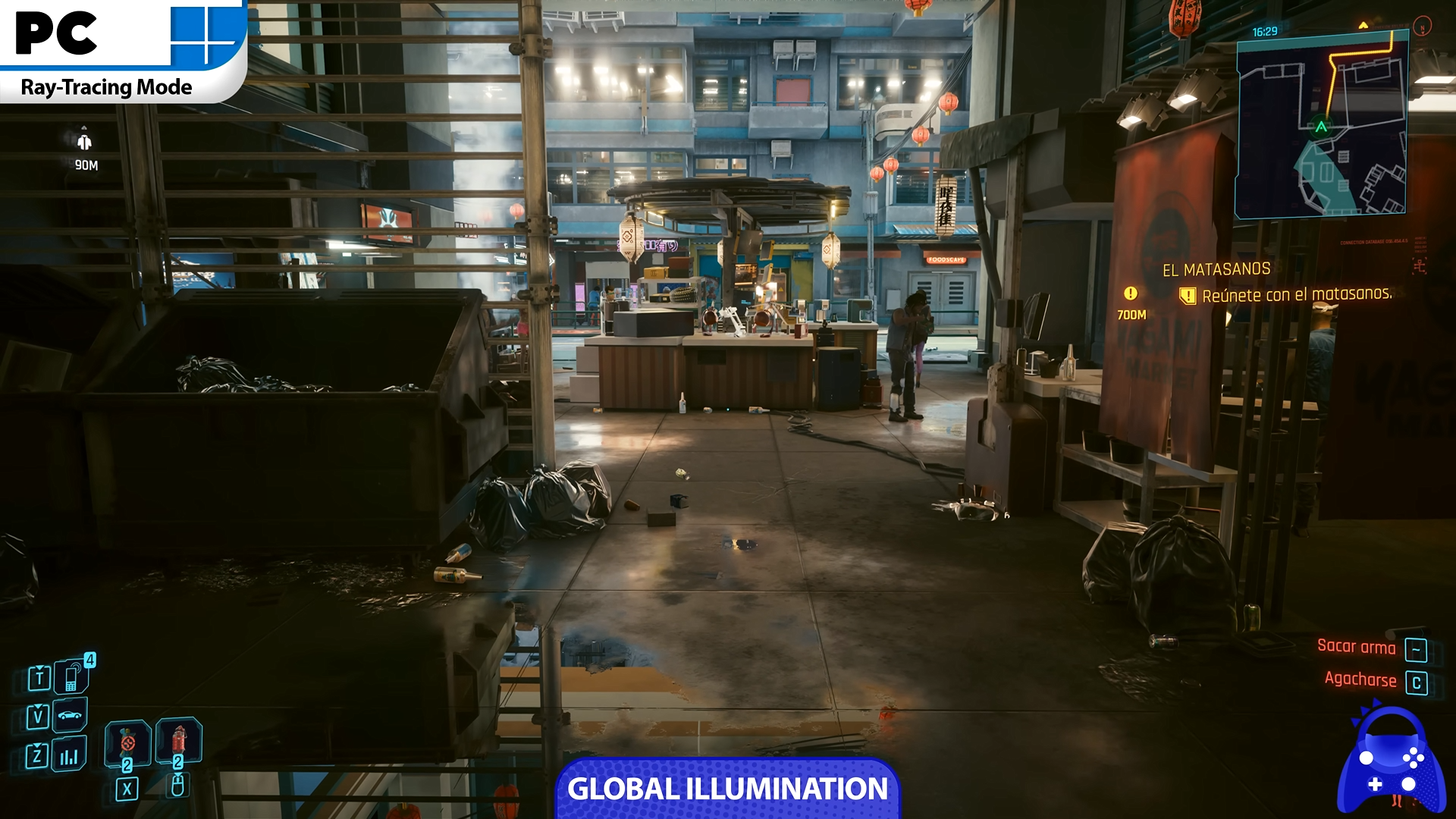Select the vehicle call car icon
Image resolution: width=1456 pixels, height=819 pixels.
[70, 715]
